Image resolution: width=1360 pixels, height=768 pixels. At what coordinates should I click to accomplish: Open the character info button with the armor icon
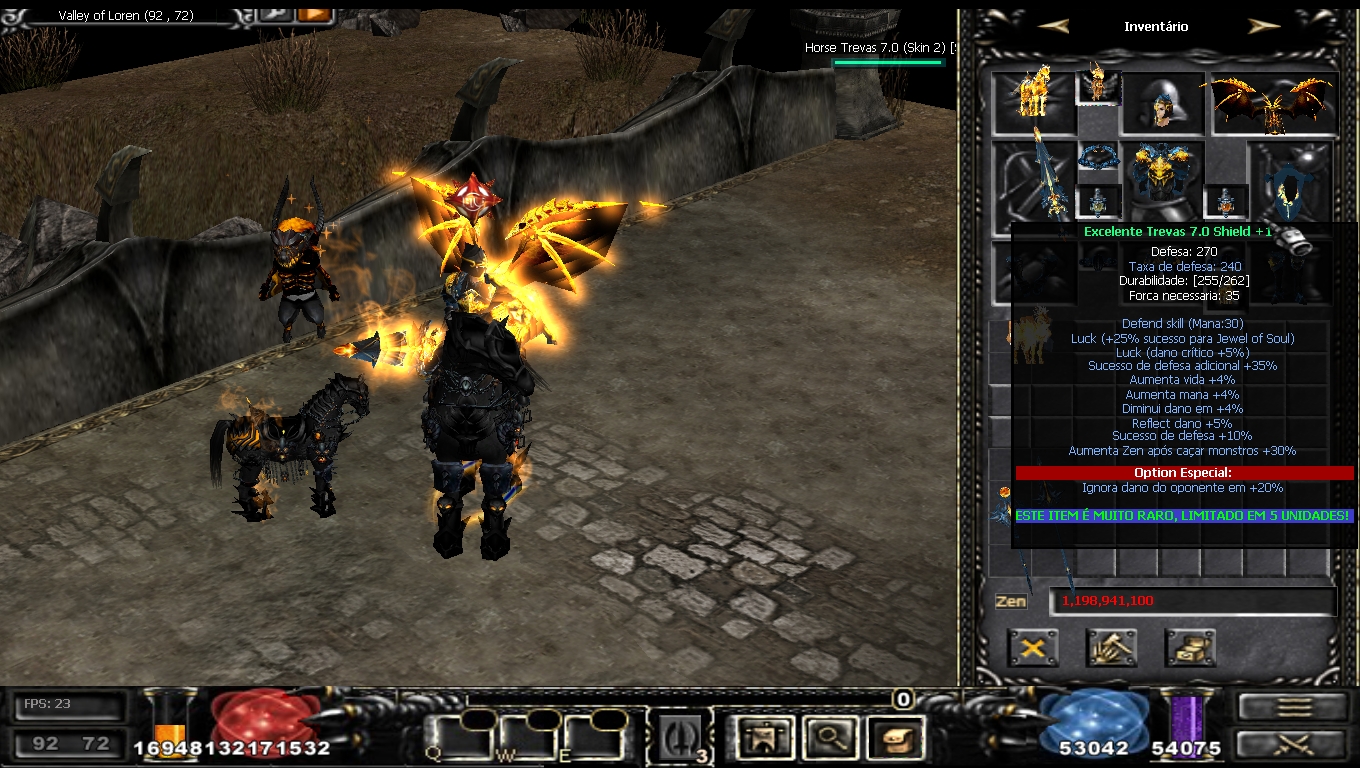click(x=762, y=739)
